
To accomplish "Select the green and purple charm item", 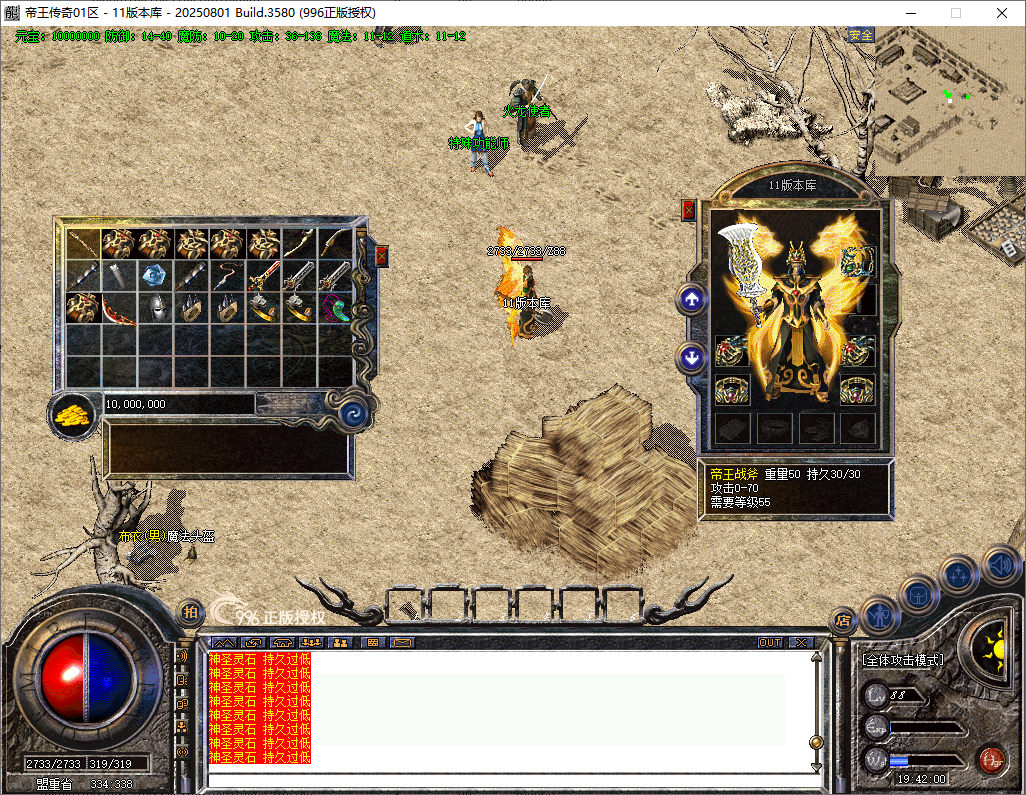I will (x=336, y=308).
